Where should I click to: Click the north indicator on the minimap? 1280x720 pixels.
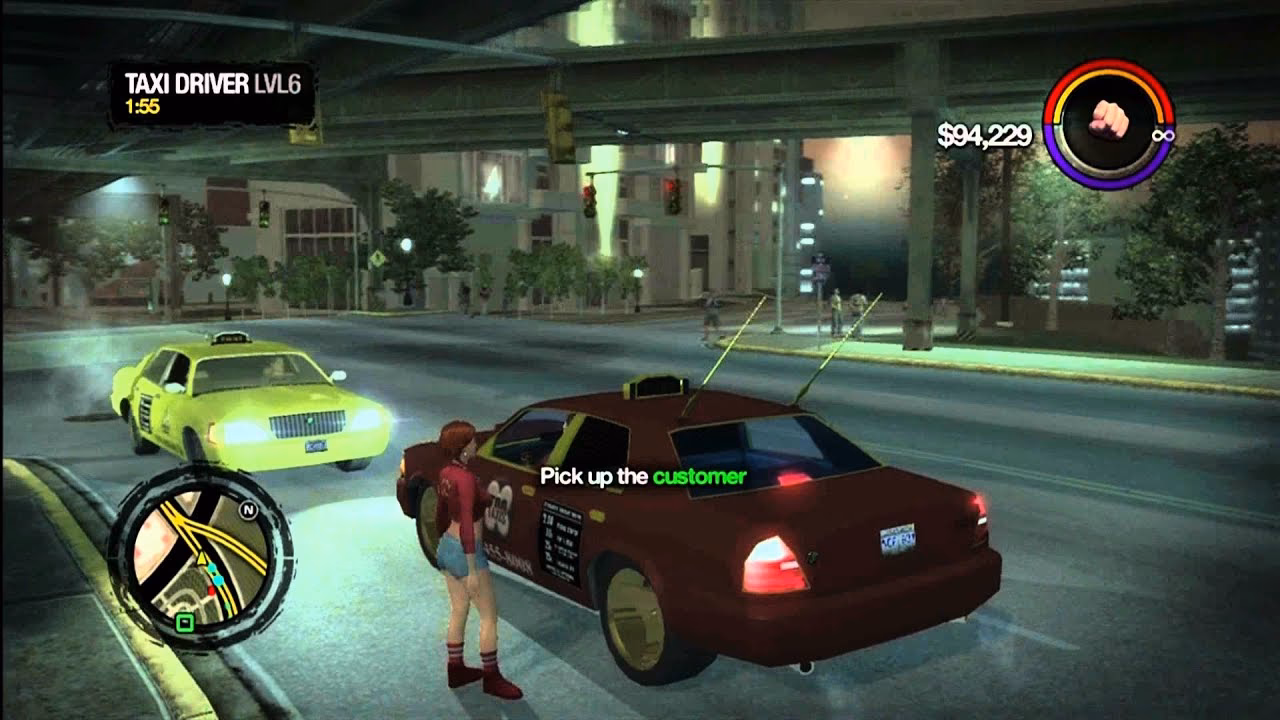point(249,509)
